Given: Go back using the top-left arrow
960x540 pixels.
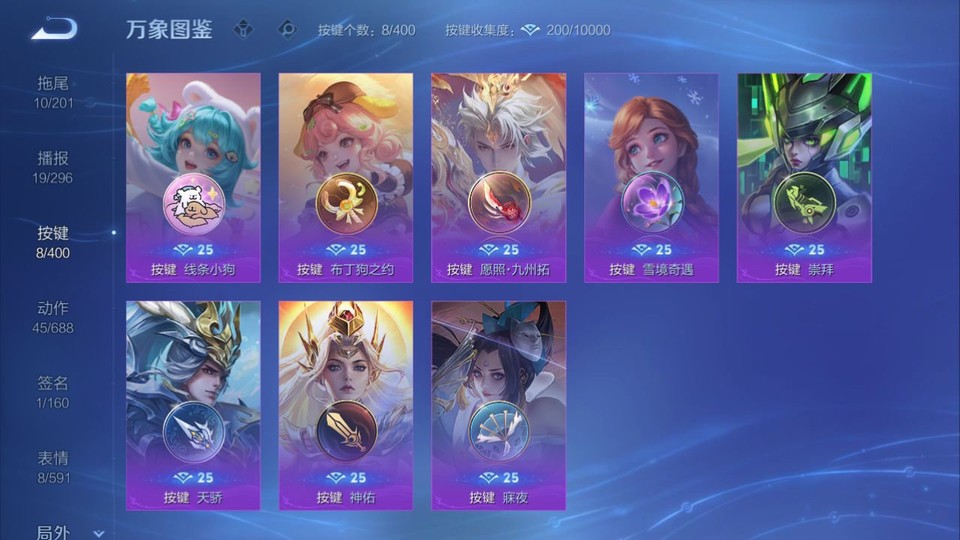Looking at the screenshot, I should click(53, 29).
